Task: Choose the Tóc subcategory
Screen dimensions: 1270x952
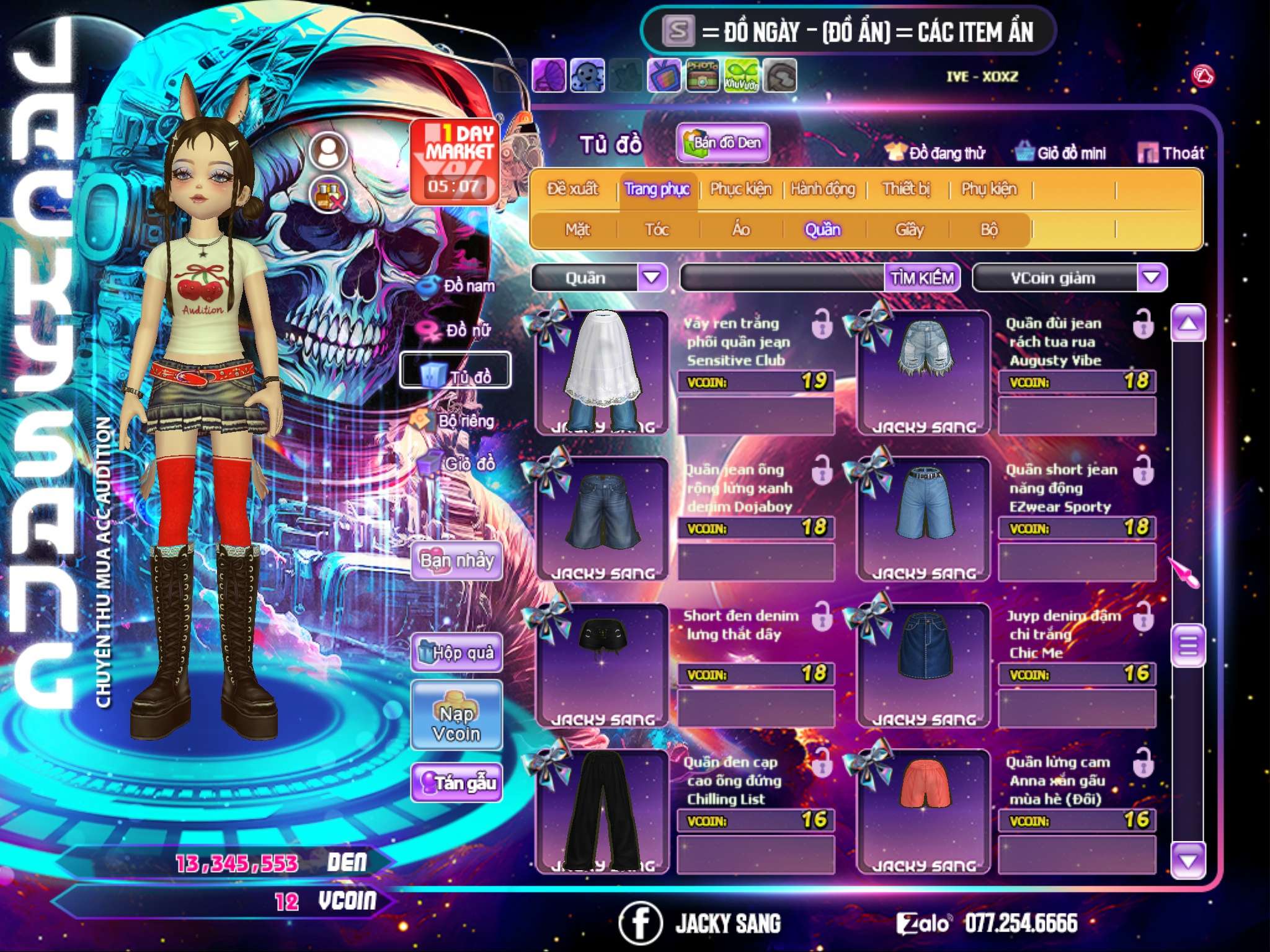Action: click(657, 230)
